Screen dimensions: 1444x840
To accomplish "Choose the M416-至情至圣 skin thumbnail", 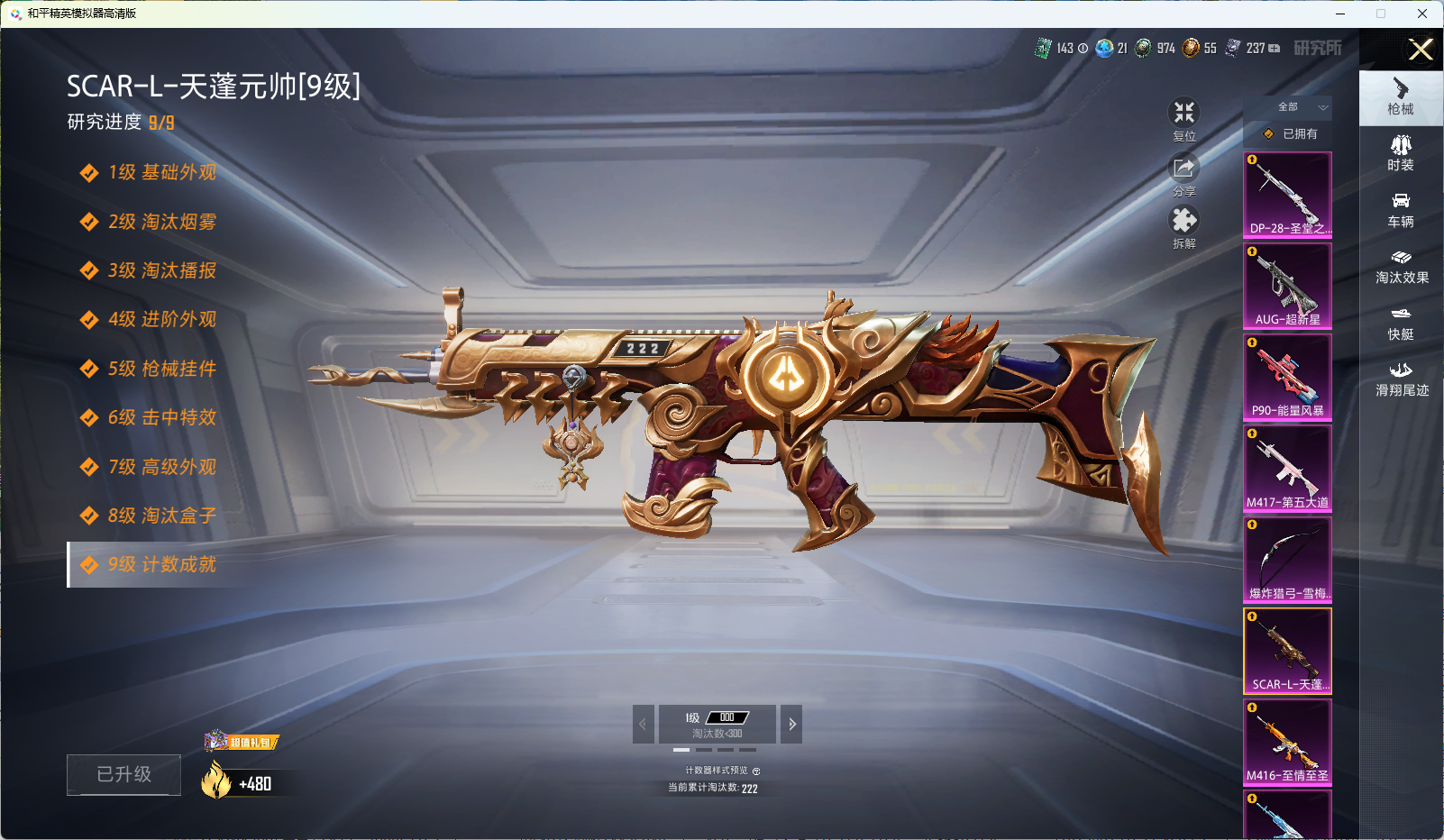I will tap(1287, 742).
